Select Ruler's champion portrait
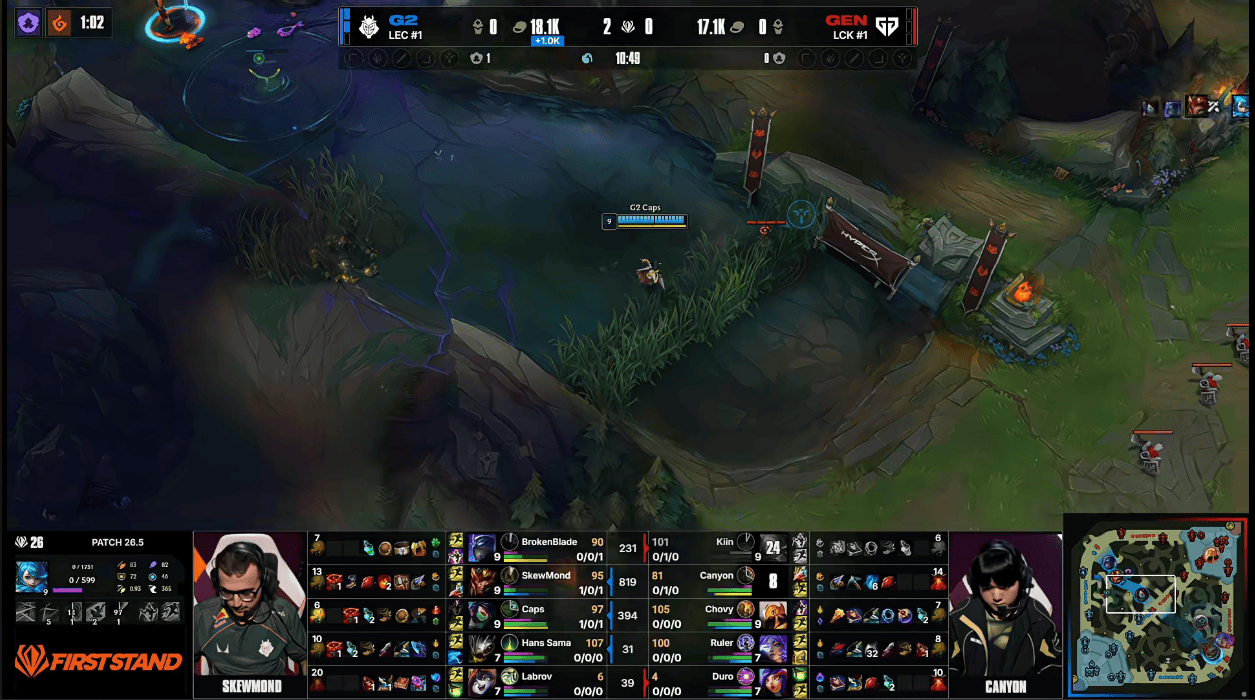1255x700 pixels. click(773, 649)
